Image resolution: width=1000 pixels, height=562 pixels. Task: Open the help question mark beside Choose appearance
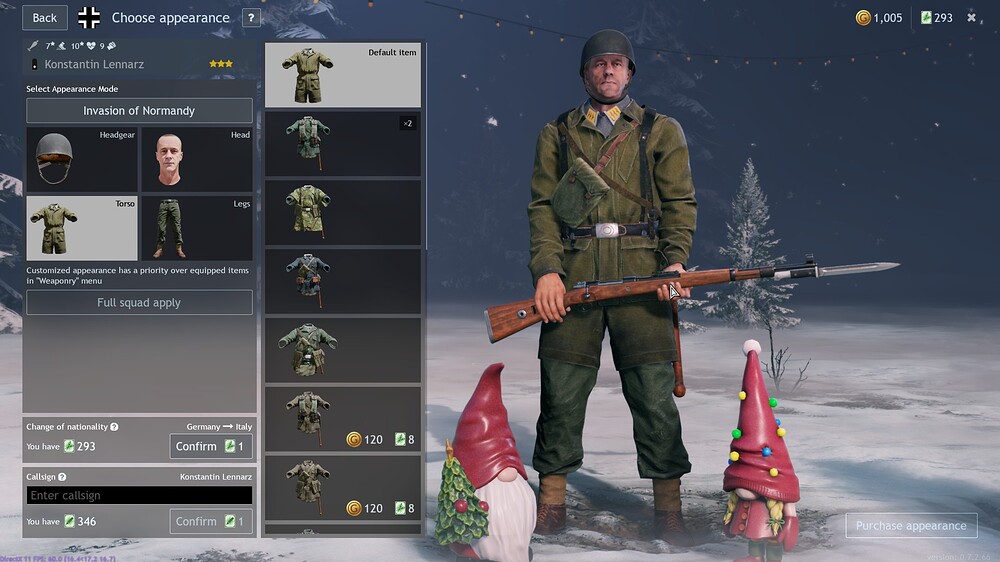pyautogui.click(x=251, y=18)
